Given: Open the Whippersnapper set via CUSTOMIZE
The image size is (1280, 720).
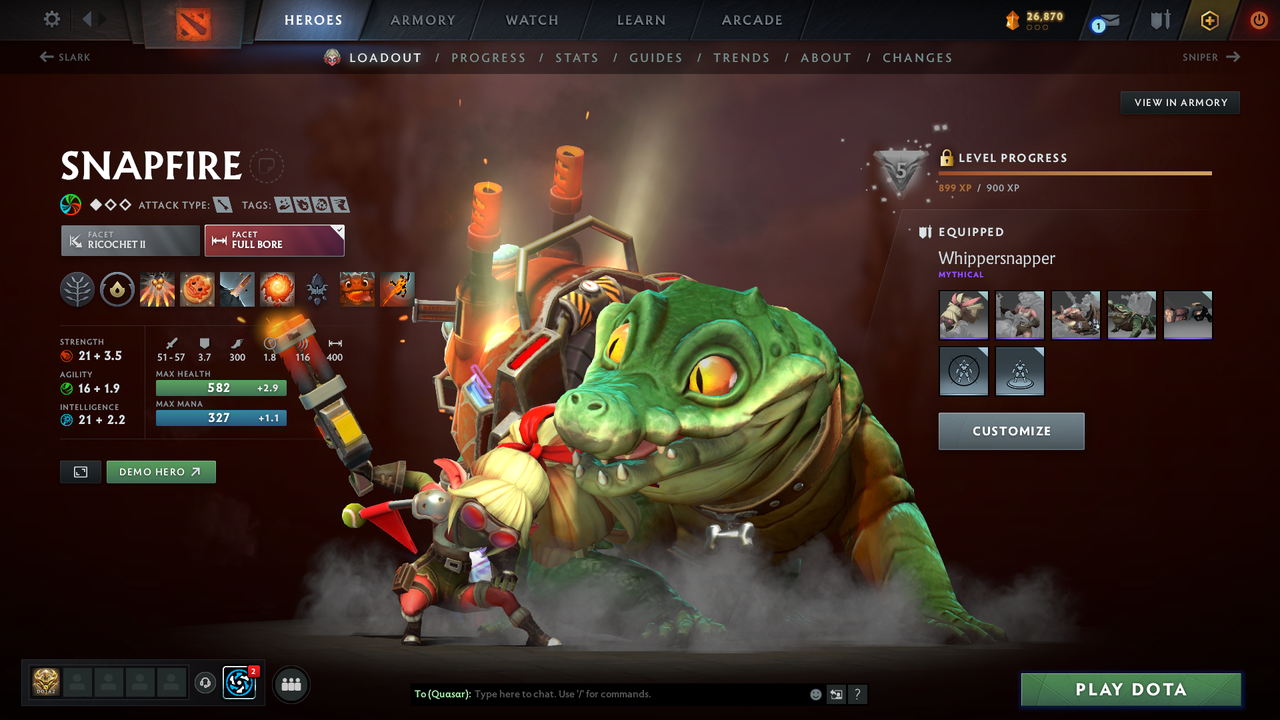Looking at the screenshot, I should pyautogui.click(x=1011, y=431).
